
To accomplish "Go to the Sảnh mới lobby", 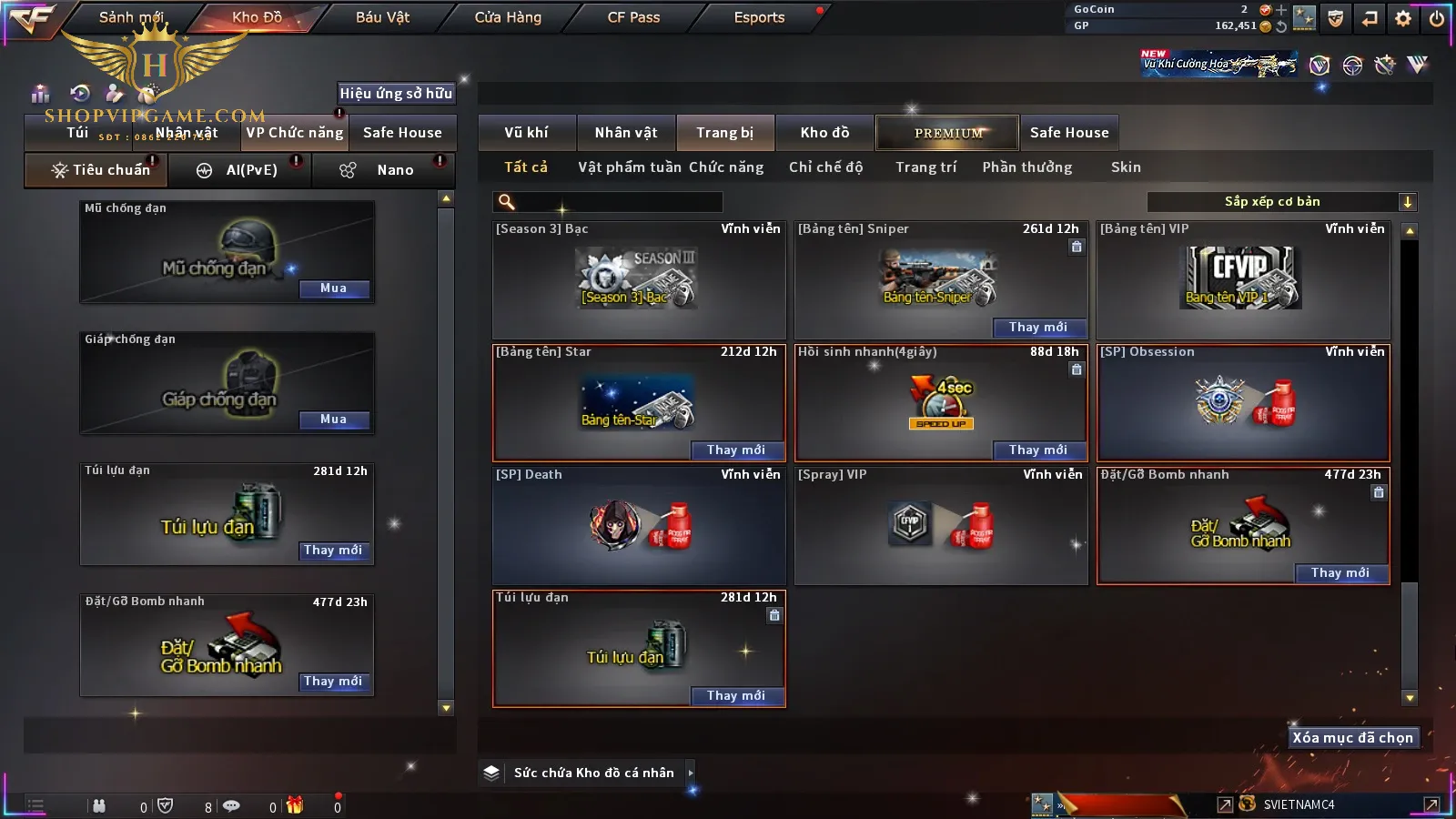I will pos(131,17).
